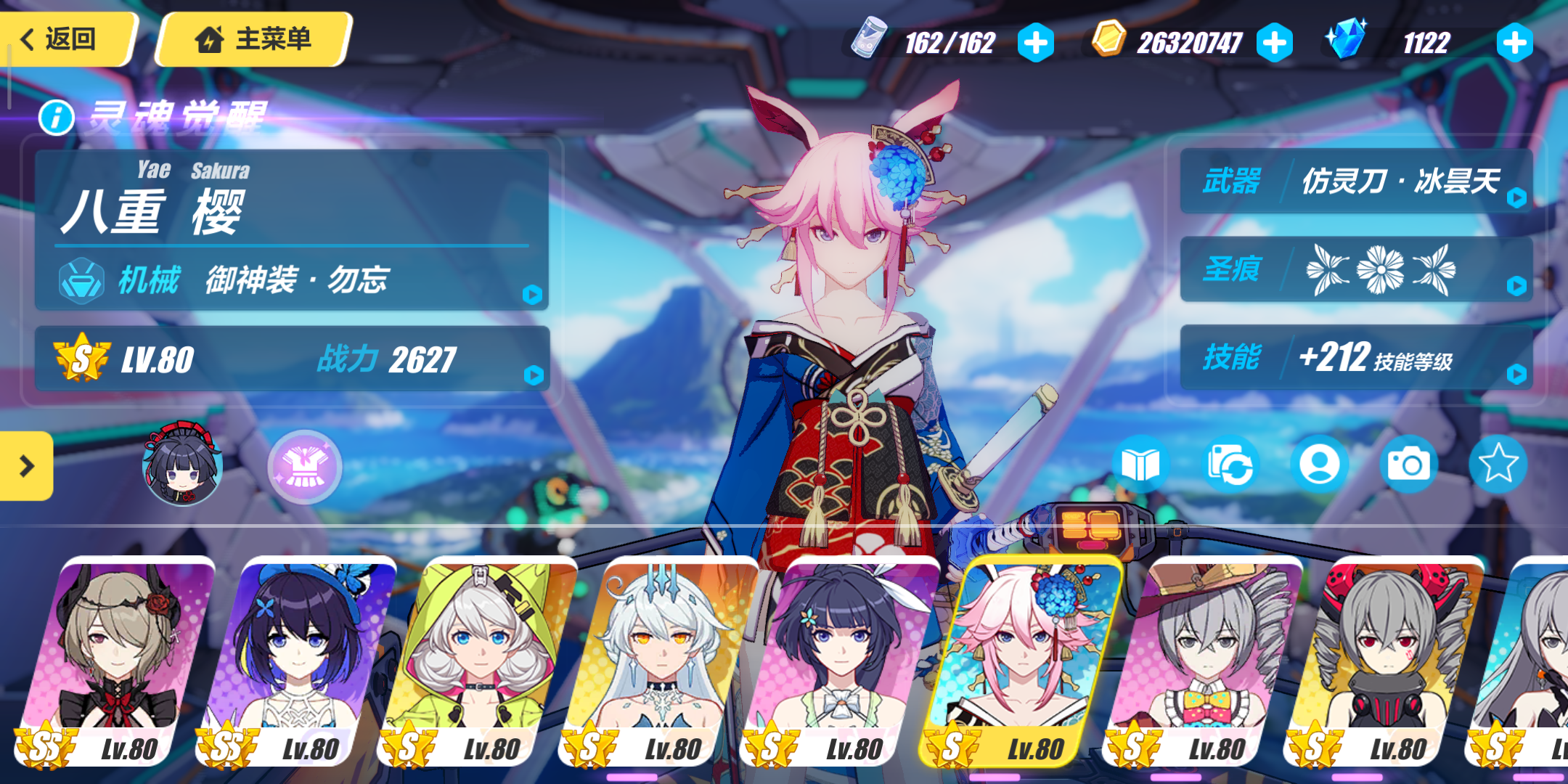
Task: Click the star favorite icon
Action: click(1498, 465)
